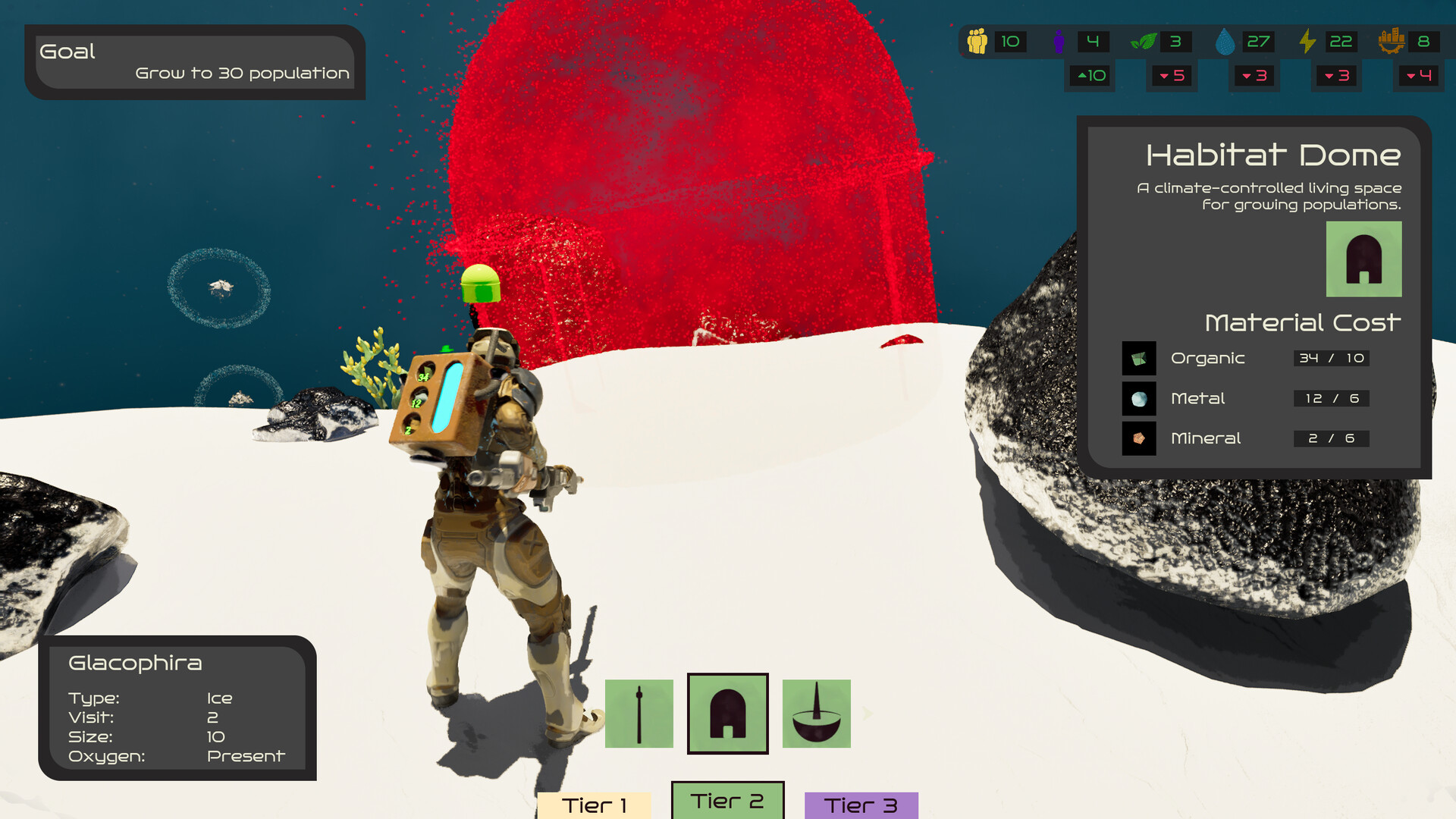Click the lightning energy resource icon
The image size is (1456, 819).
pyautogui.click(x=1307, y=42)
